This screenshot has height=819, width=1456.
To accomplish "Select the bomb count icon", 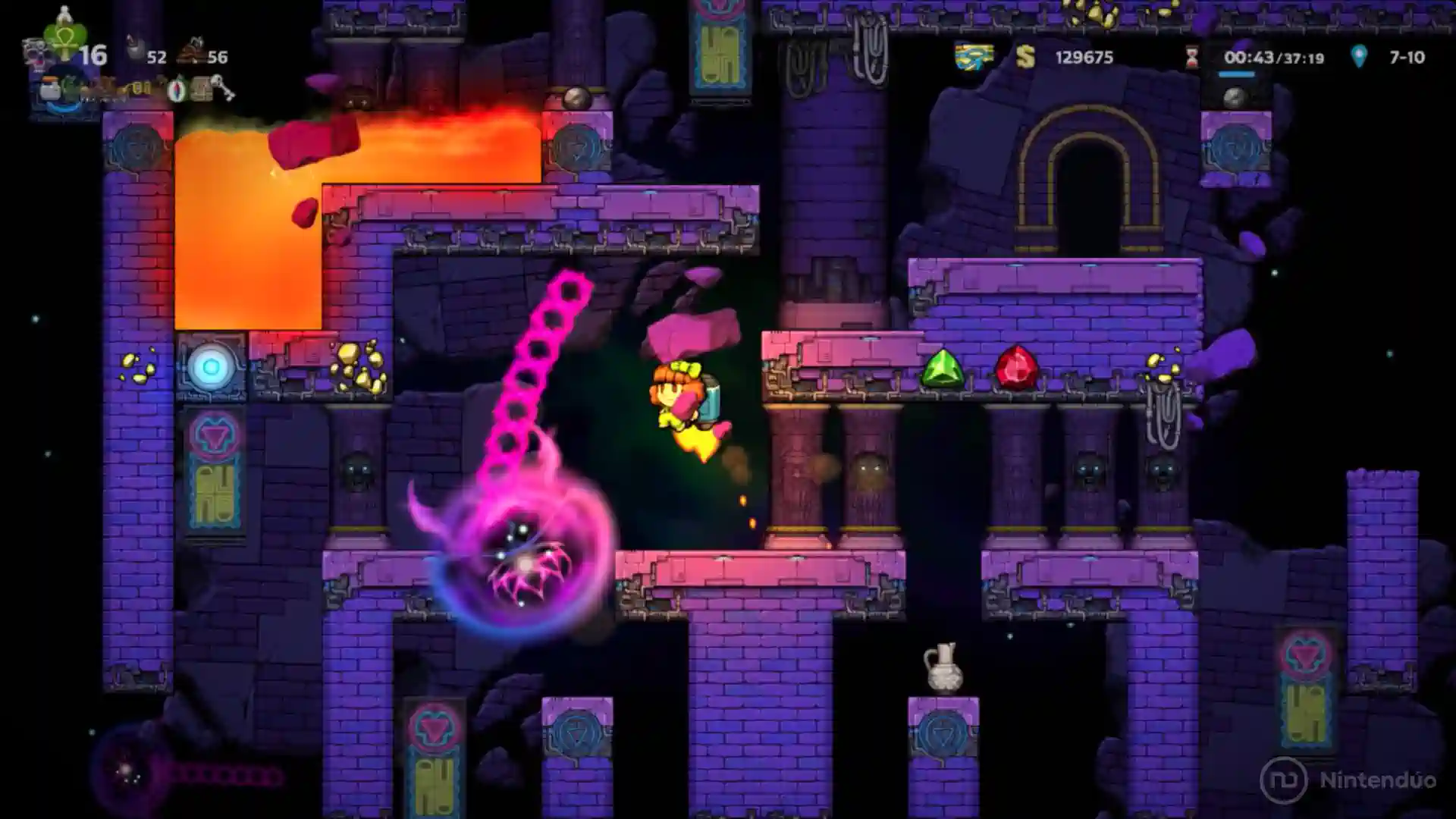I will pos(135,50).
